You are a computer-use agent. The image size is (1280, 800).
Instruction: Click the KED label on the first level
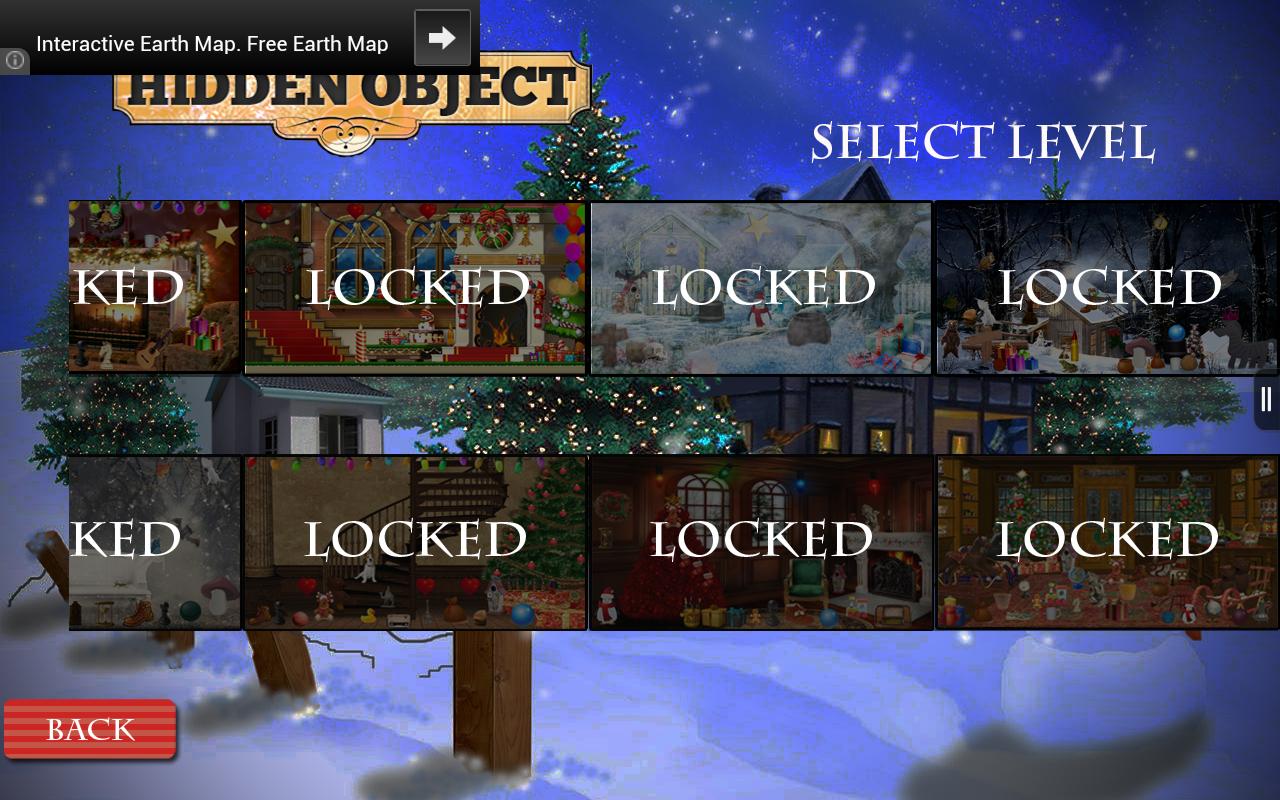coord(126,285)
